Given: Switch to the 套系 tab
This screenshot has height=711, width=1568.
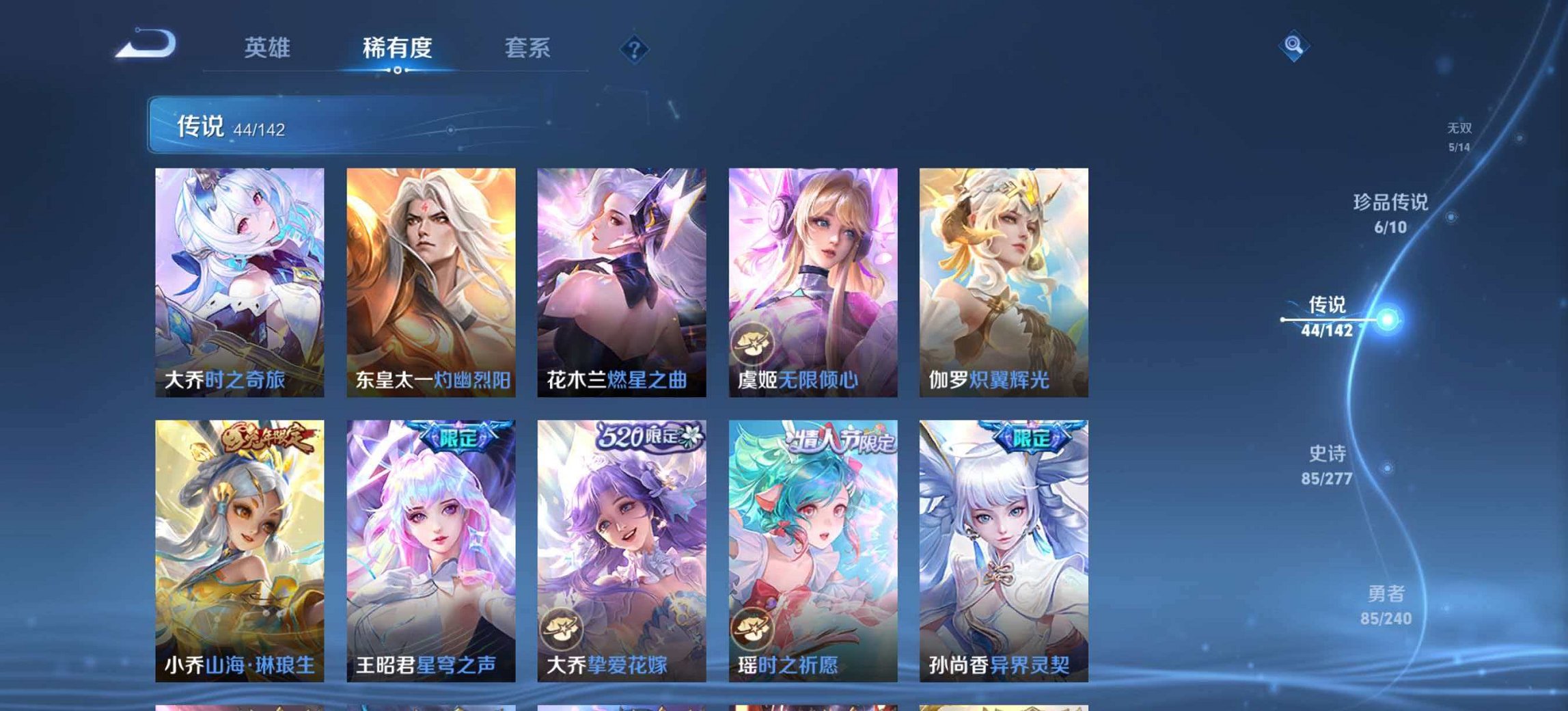Looking at the screenshot, I should [x=528, y=48].
